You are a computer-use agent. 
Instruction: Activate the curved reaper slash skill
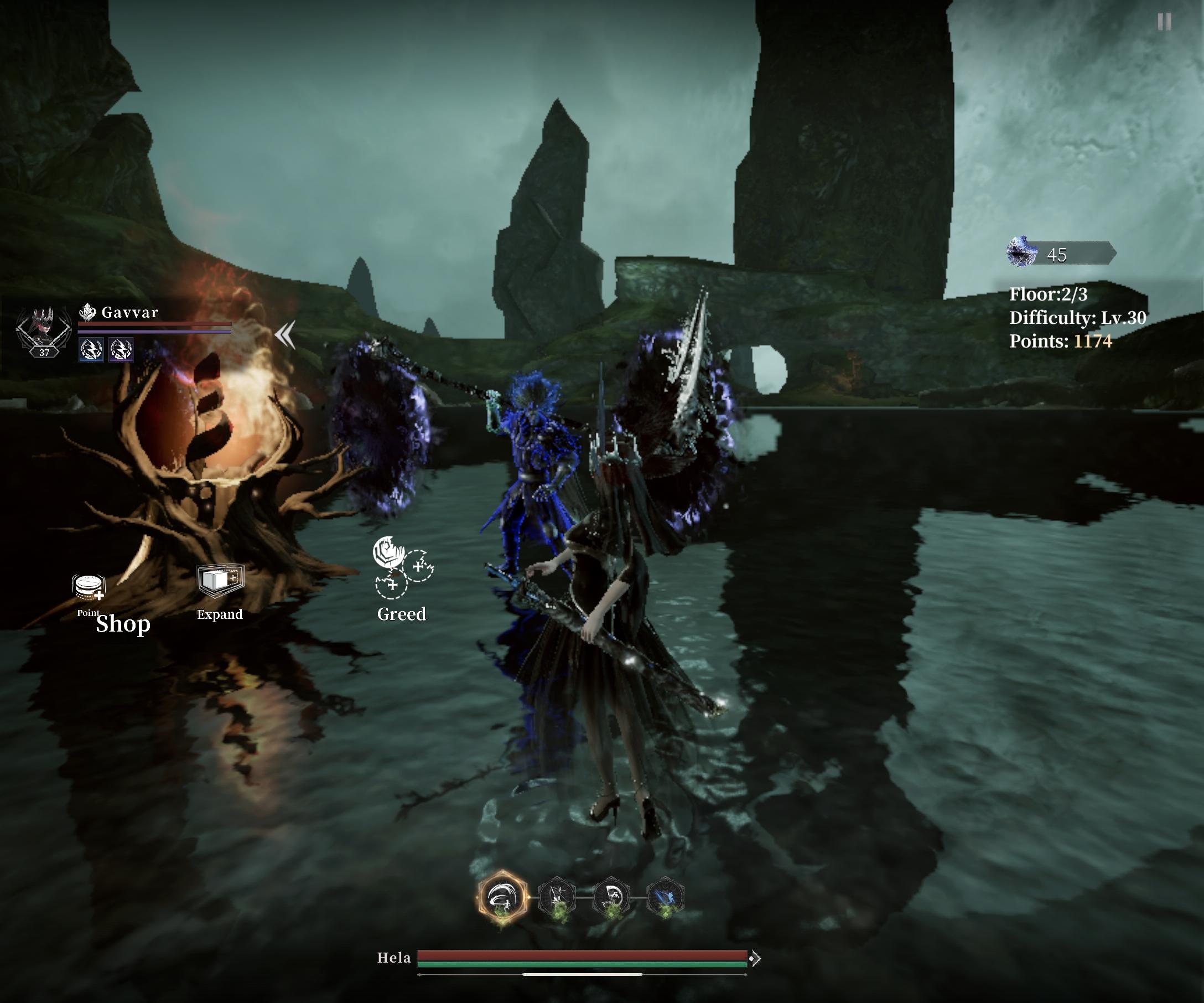(x=611, y=897)
